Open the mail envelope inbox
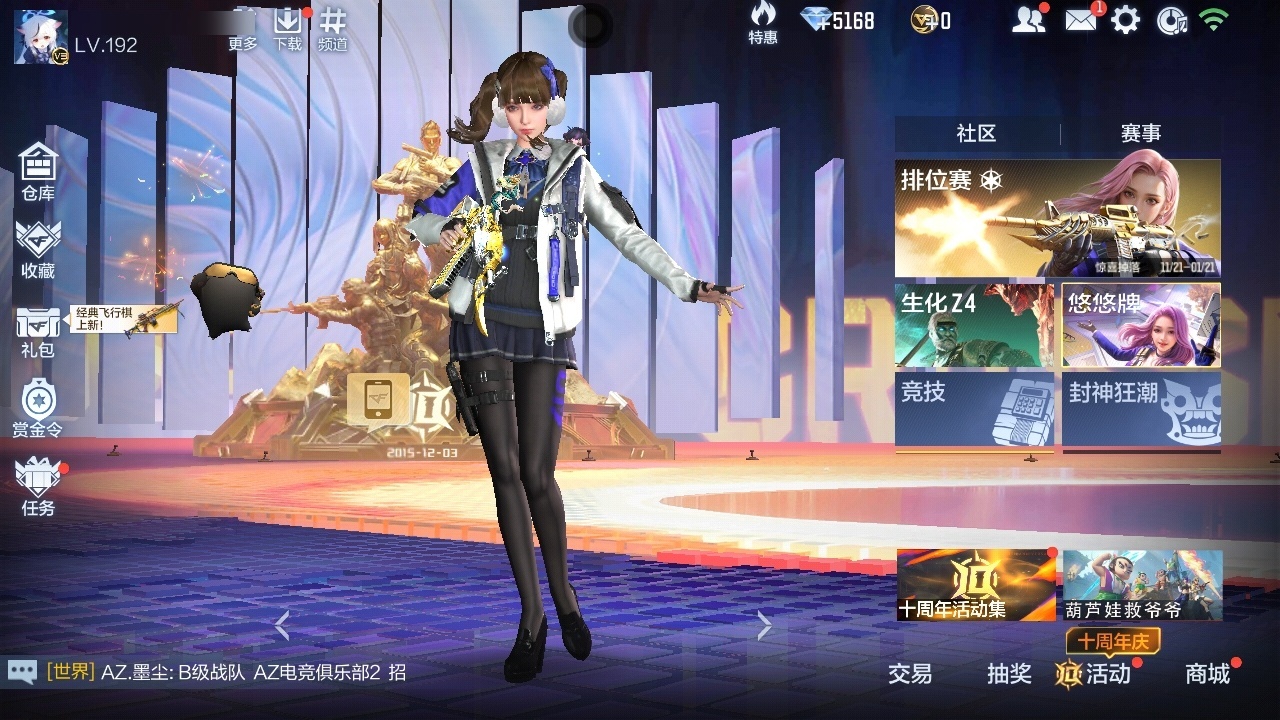Image resolution: width=1280 pixels, height=720 pixels. coord(1080,20)
